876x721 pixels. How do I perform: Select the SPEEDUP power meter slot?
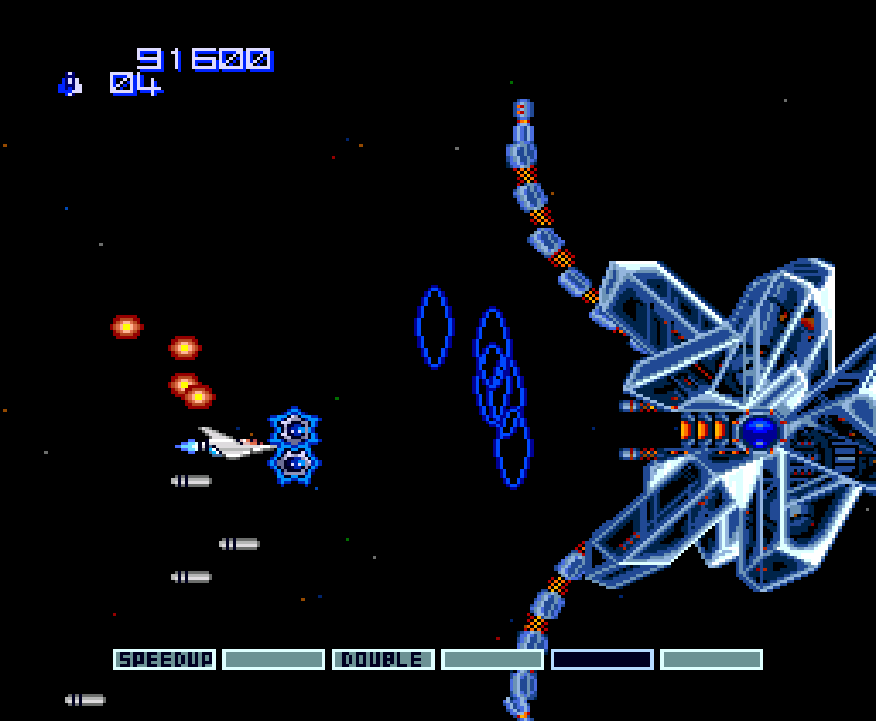click(164, 660)
